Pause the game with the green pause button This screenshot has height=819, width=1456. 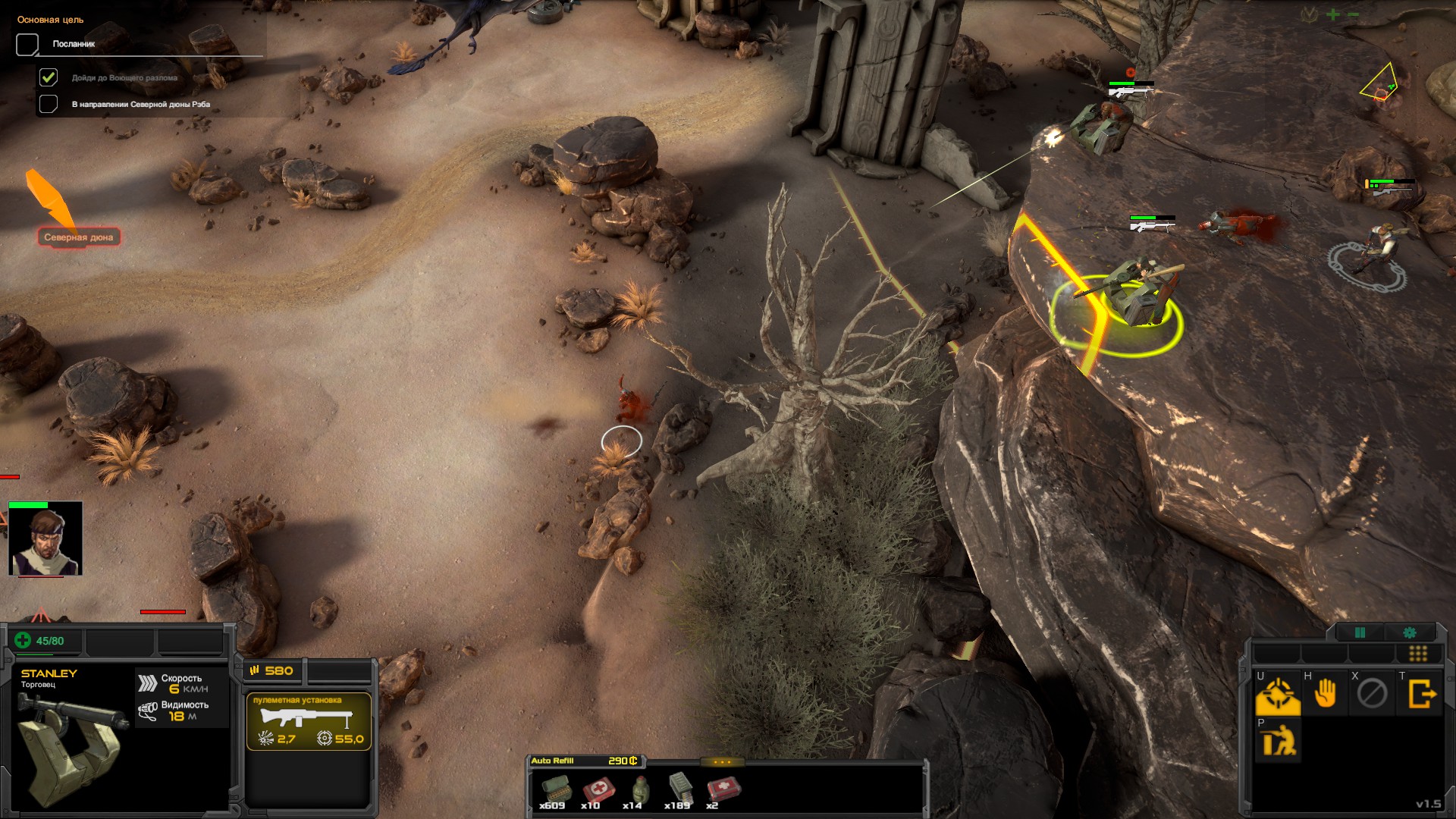(1360, 632)
